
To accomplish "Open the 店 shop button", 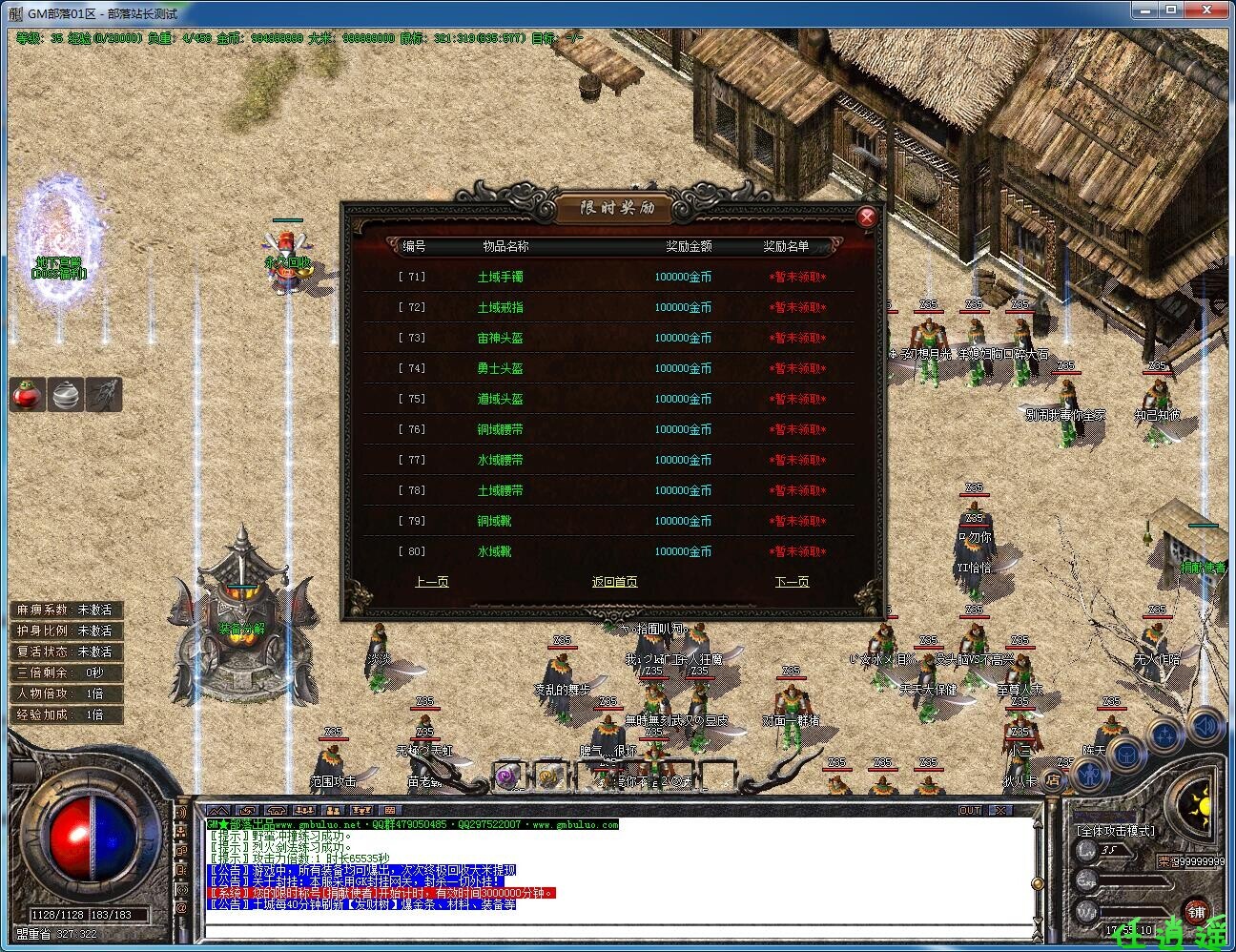I will click(x=1053, y=779).
